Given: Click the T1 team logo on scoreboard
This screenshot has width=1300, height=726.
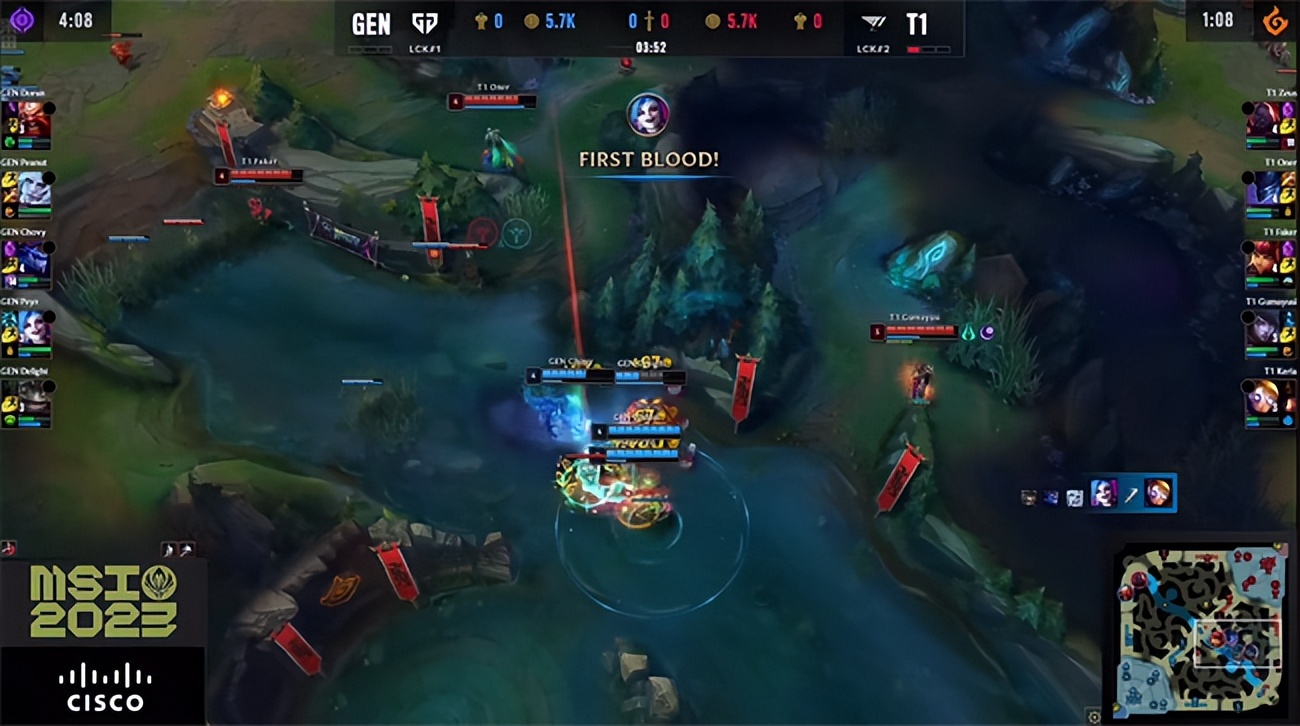Looking at the screenshot, I should (x=873, y=24).
